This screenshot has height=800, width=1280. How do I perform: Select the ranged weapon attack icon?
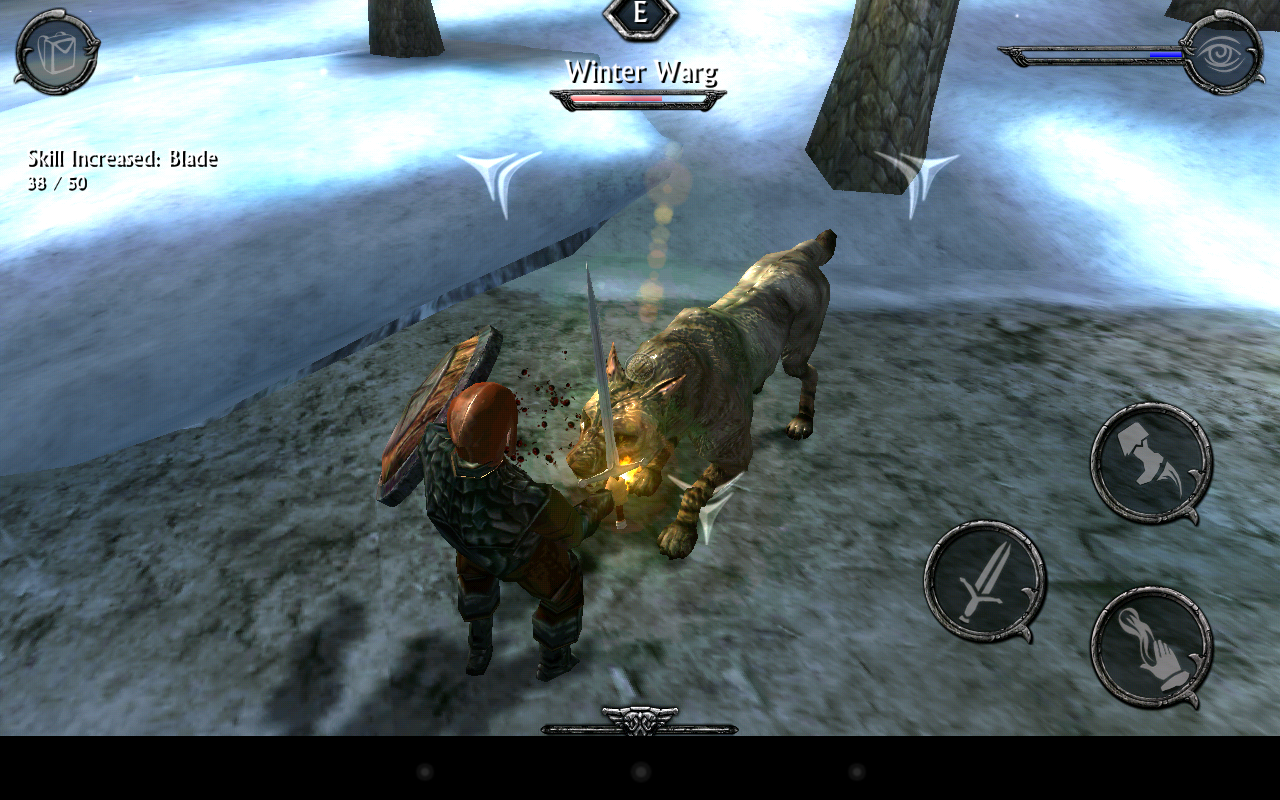coord(1150,460)
